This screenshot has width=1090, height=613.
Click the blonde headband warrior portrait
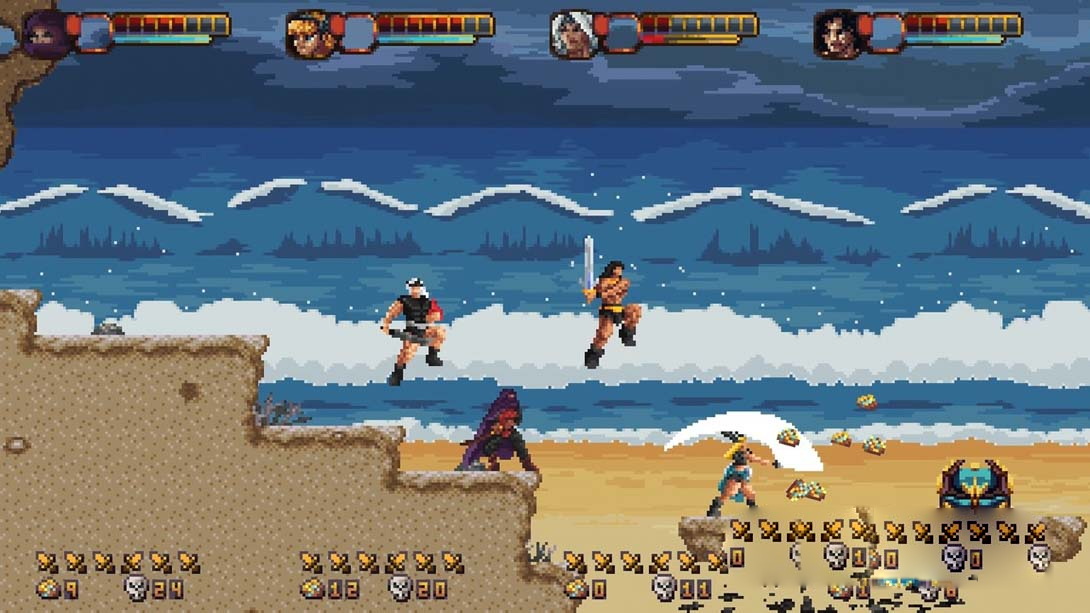click(x=308, y=35)
